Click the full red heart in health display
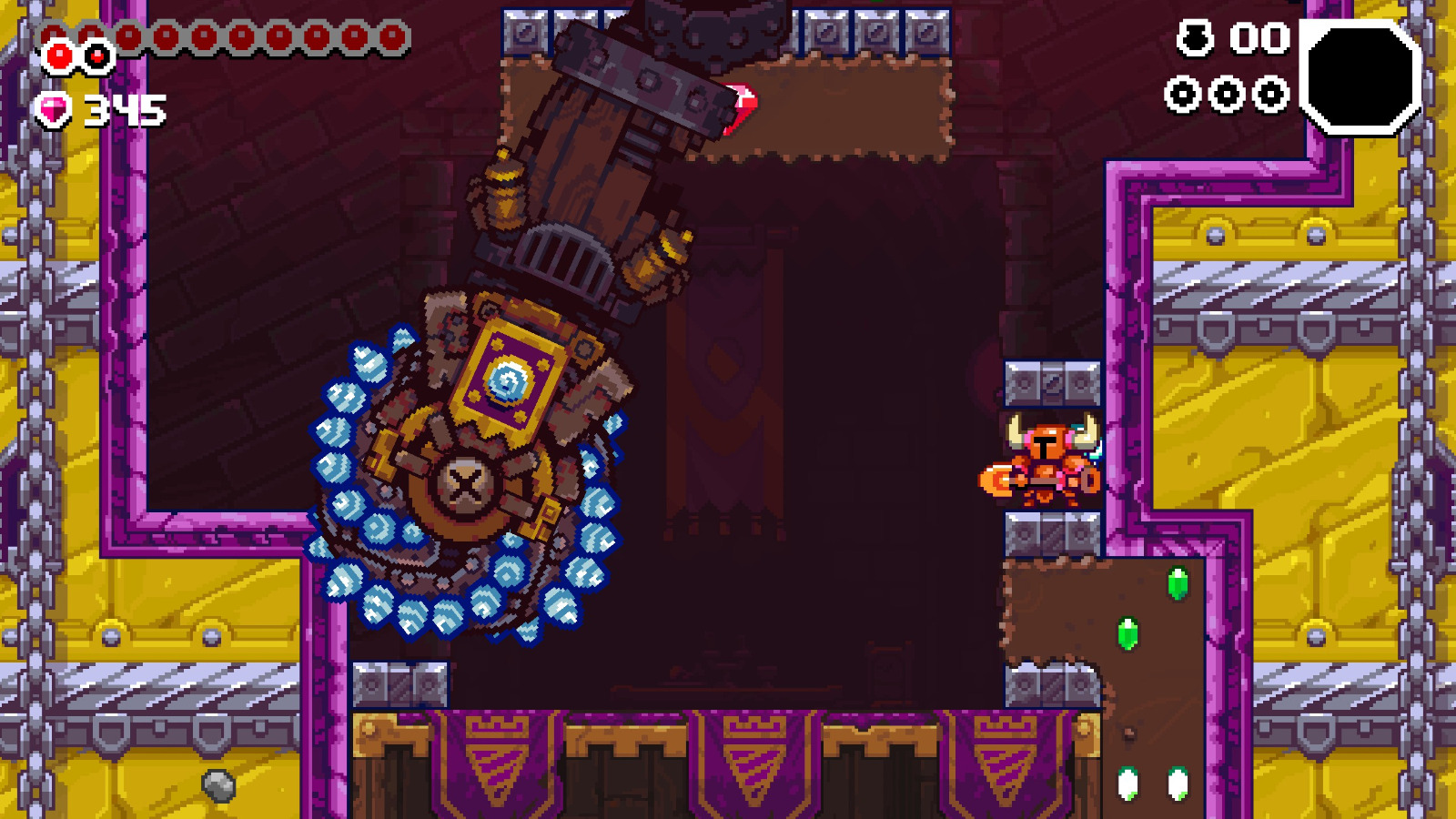 [57, 57]
